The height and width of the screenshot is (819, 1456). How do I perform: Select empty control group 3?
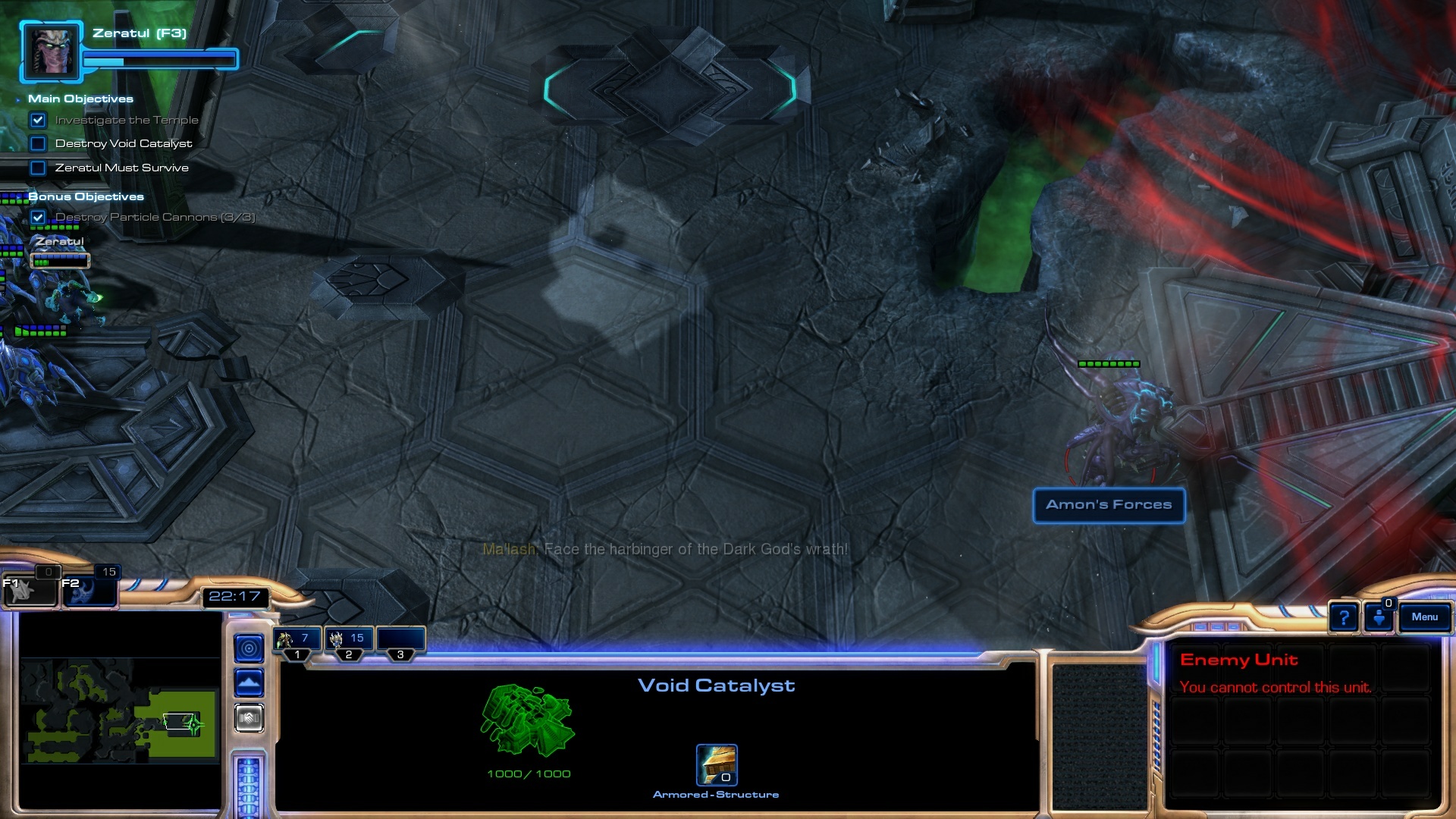[x=400, y=641]
